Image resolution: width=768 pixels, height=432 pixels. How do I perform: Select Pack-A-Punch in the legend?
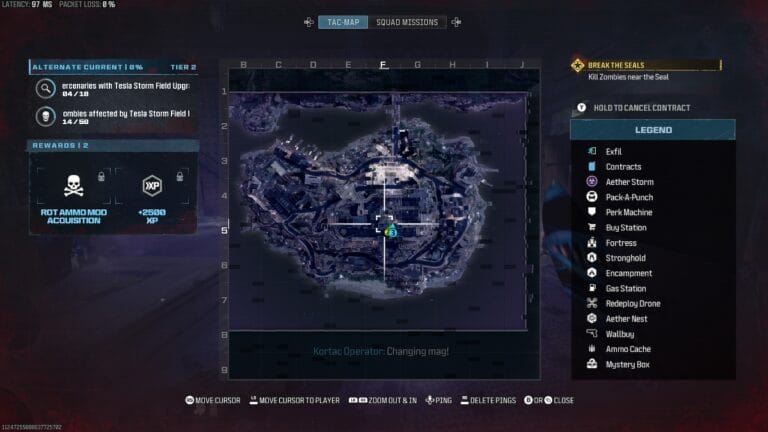pyautogui.click(x=630, y=197)
